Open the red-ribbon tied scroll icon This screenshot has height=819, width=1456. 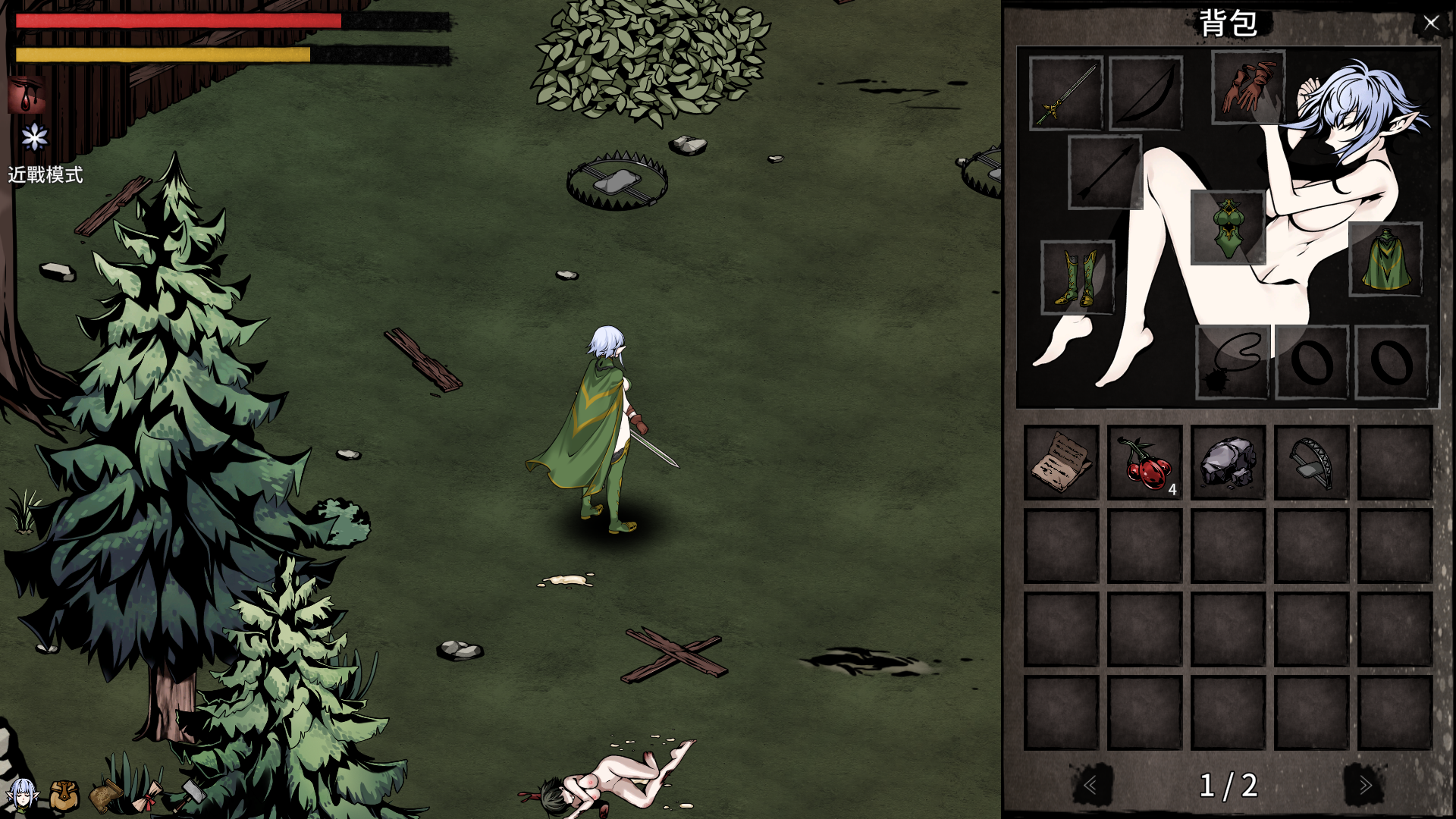[149, 797]
